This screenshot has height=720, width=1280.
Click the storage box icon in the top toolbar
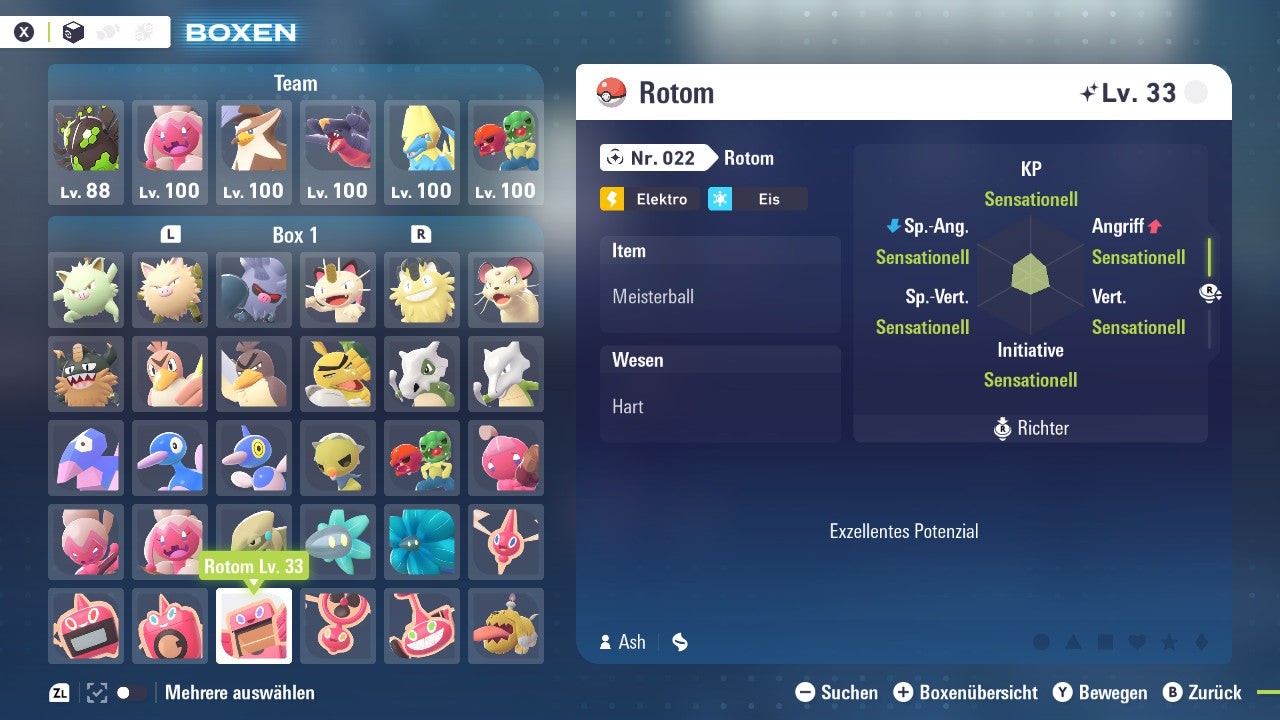[x=73, y=31]
